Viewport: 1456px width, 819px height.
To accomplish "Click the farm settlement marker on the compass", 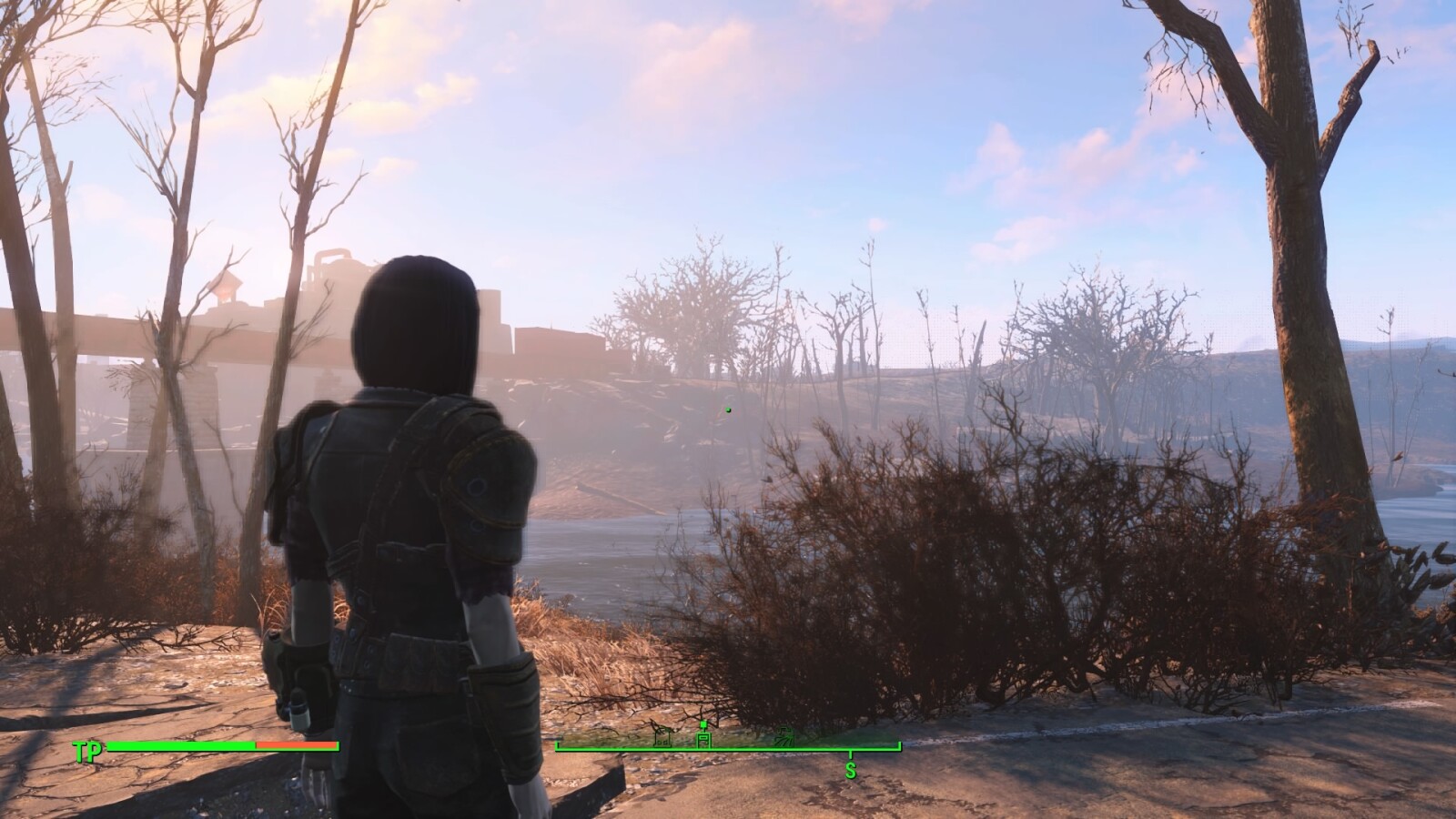I will tap(786, 739).
